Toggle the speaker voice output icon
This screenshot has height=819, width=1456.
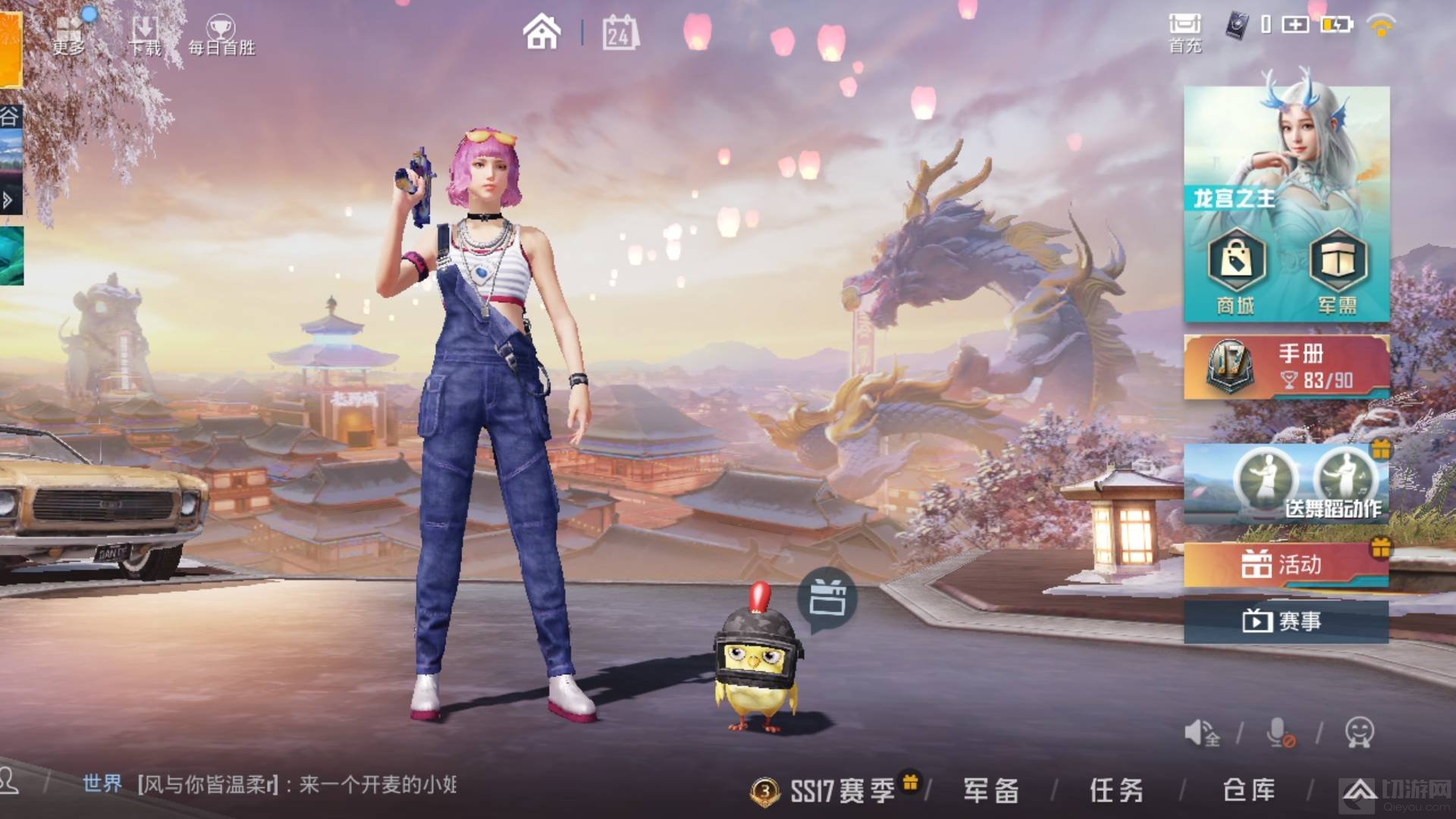1202,733
